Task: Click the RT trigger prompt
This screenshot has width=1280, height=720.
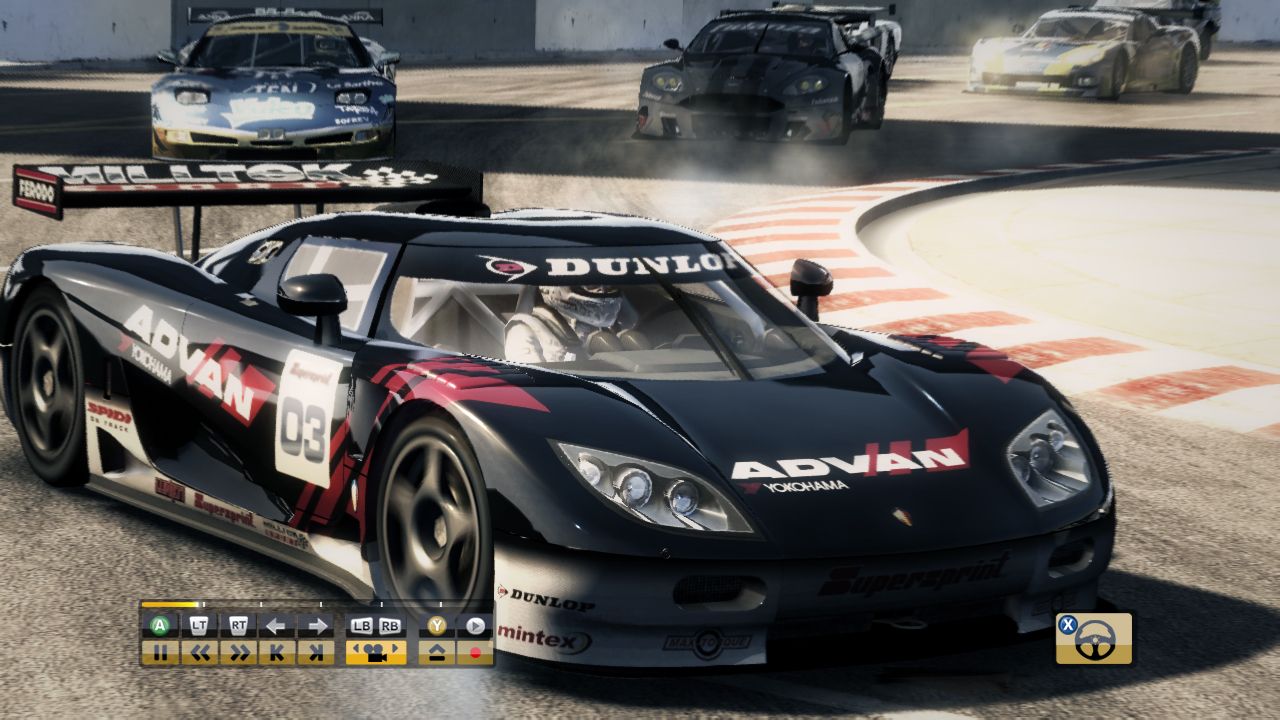Action: (239, 626)
